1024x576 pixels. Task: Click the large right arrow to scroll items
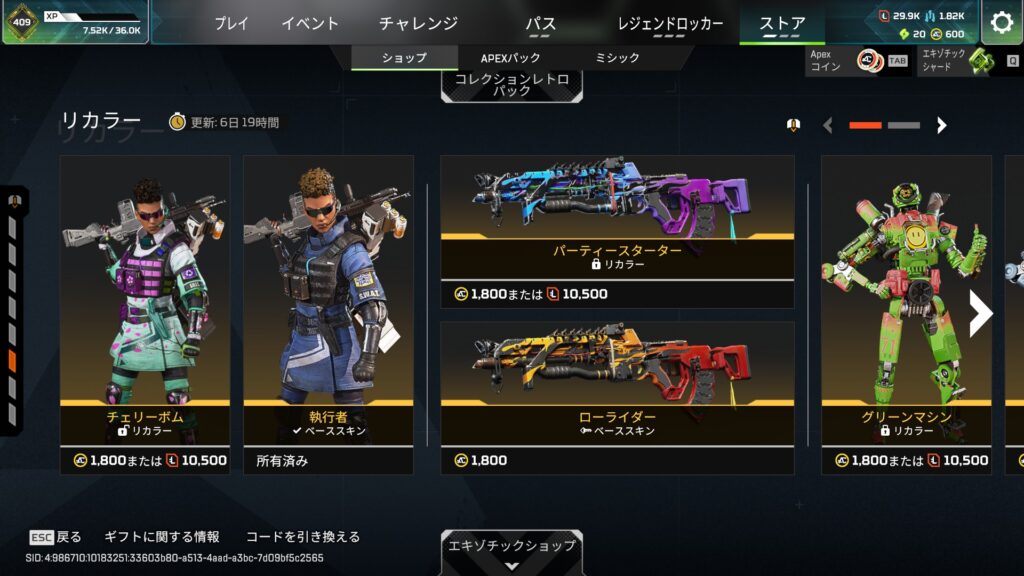pos(980,314)
